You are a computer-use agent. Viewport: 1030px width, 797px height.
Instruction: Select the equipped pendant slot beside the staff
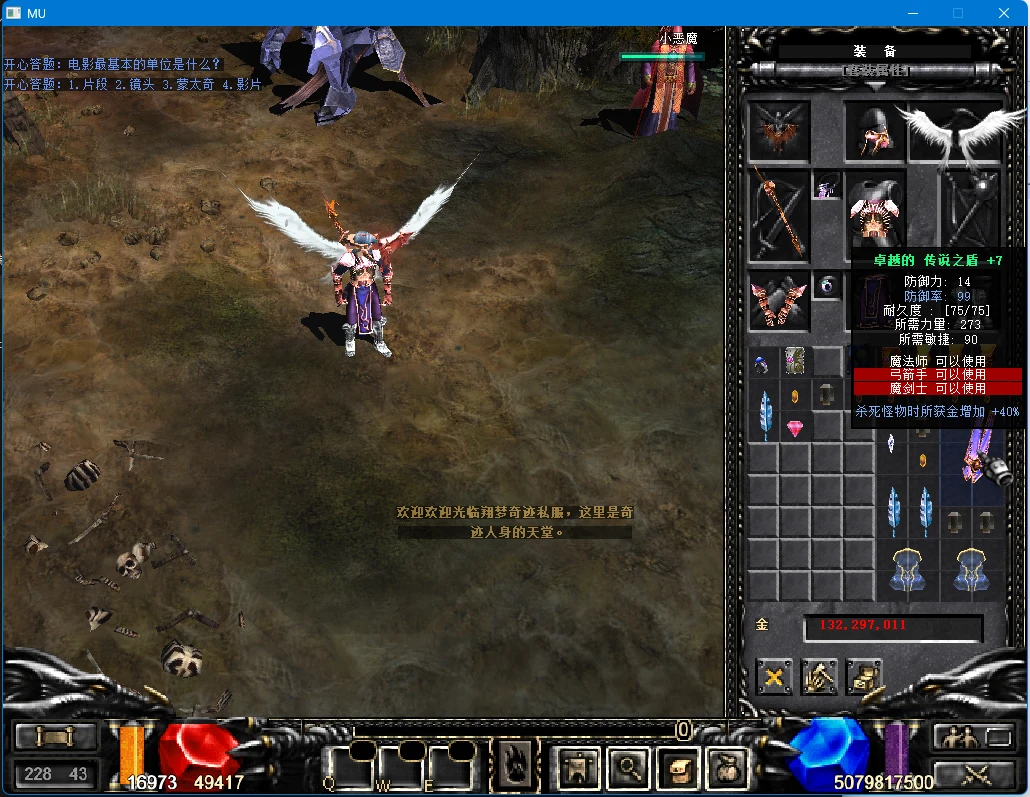tap(827, 186)
